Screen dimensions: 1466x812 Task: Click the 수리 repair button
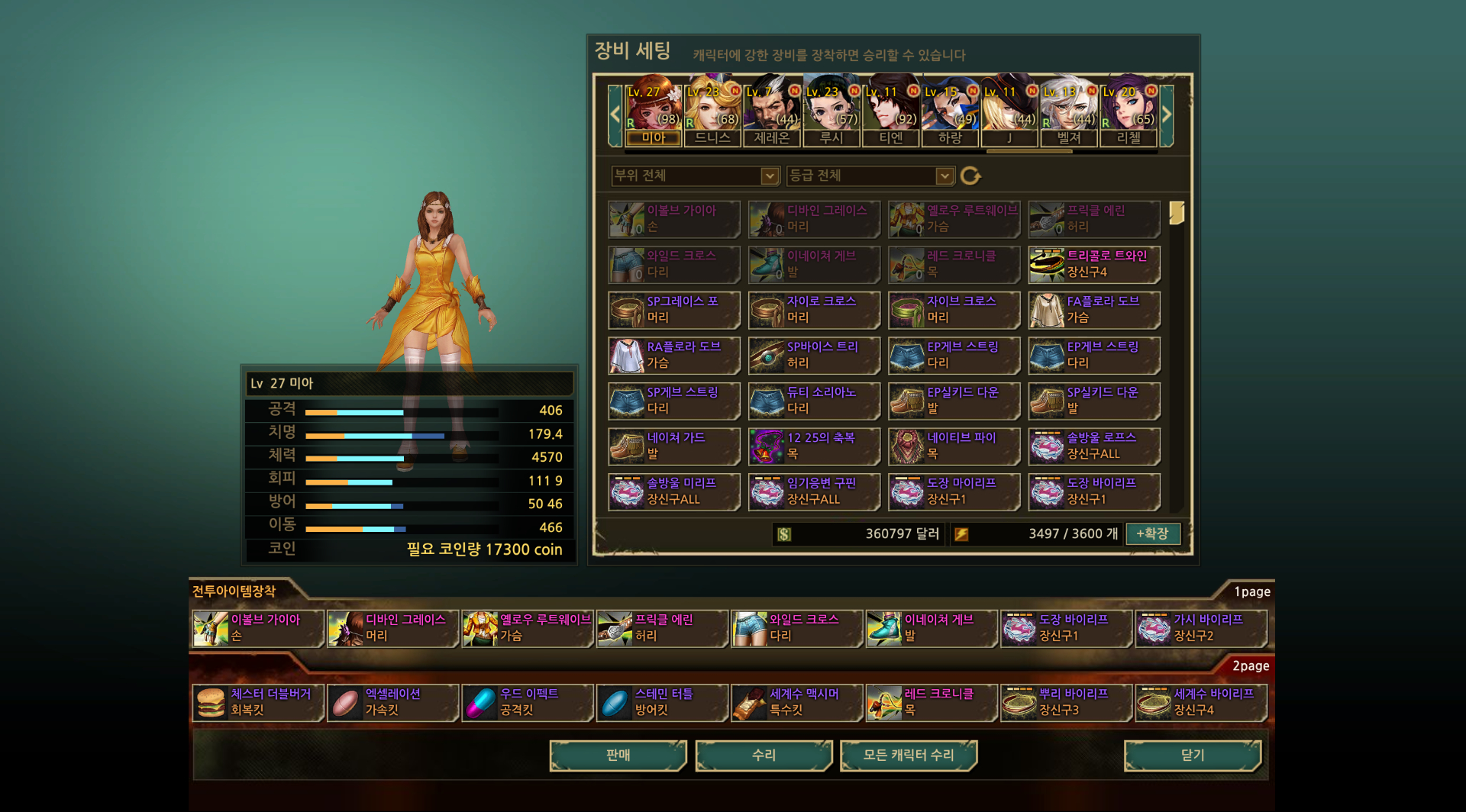point(764,756)
